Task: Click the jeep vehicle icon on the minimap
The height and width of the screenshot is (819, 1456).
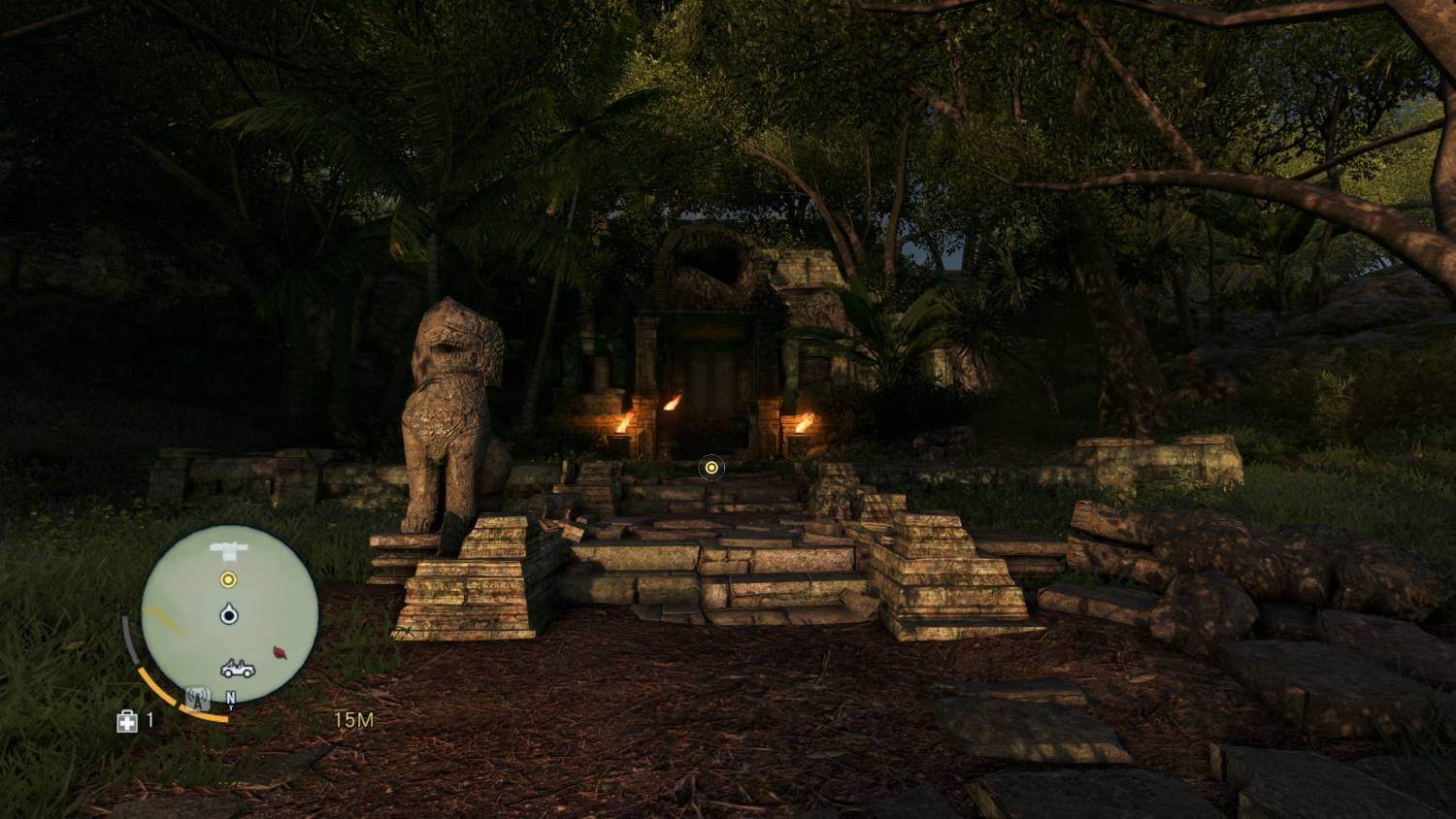Action: [238, 669]
